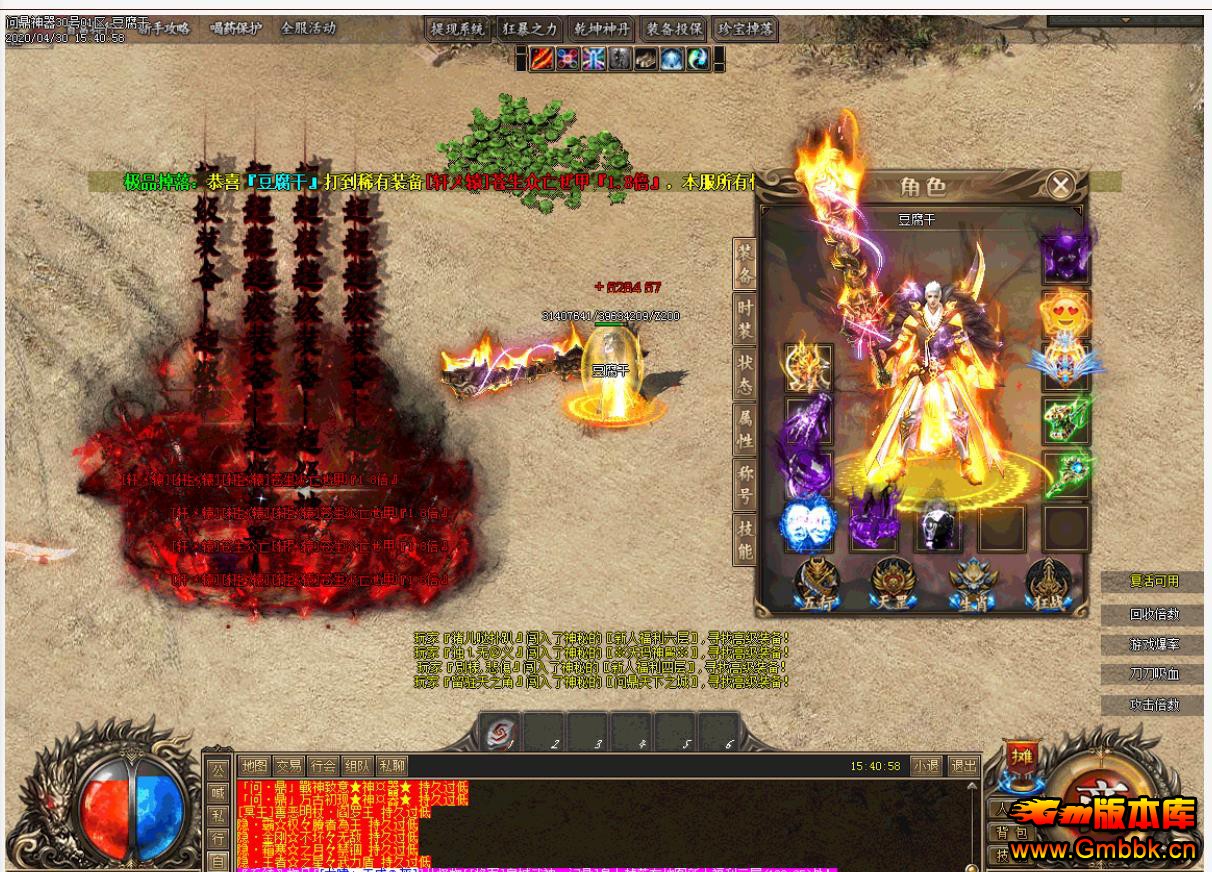
Task: Select the 称号 title tab
Action: point(745,484)
